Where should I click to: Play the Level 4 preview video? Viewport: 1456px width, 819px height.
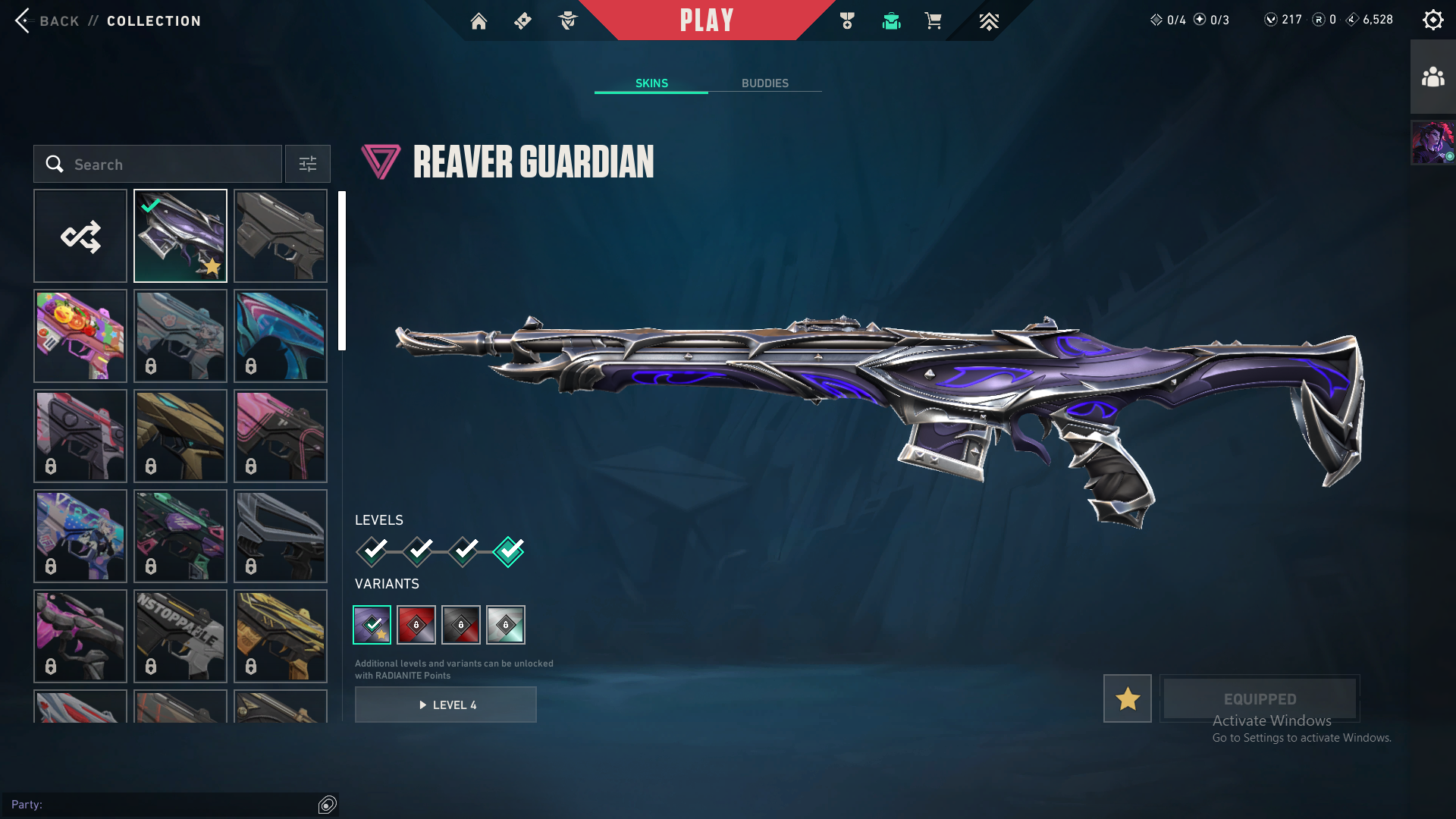coord(446,704)
